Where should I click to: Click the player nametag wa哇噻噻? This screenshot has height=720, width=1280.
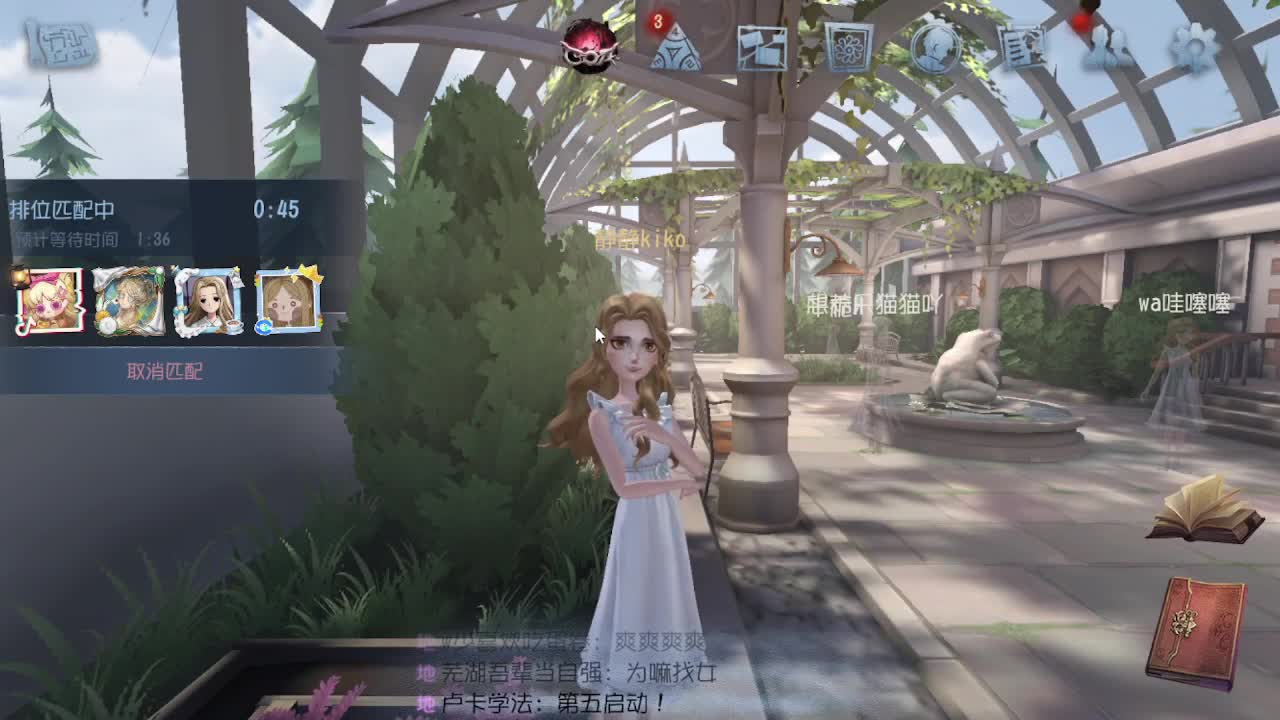(x=1185, y=304)
